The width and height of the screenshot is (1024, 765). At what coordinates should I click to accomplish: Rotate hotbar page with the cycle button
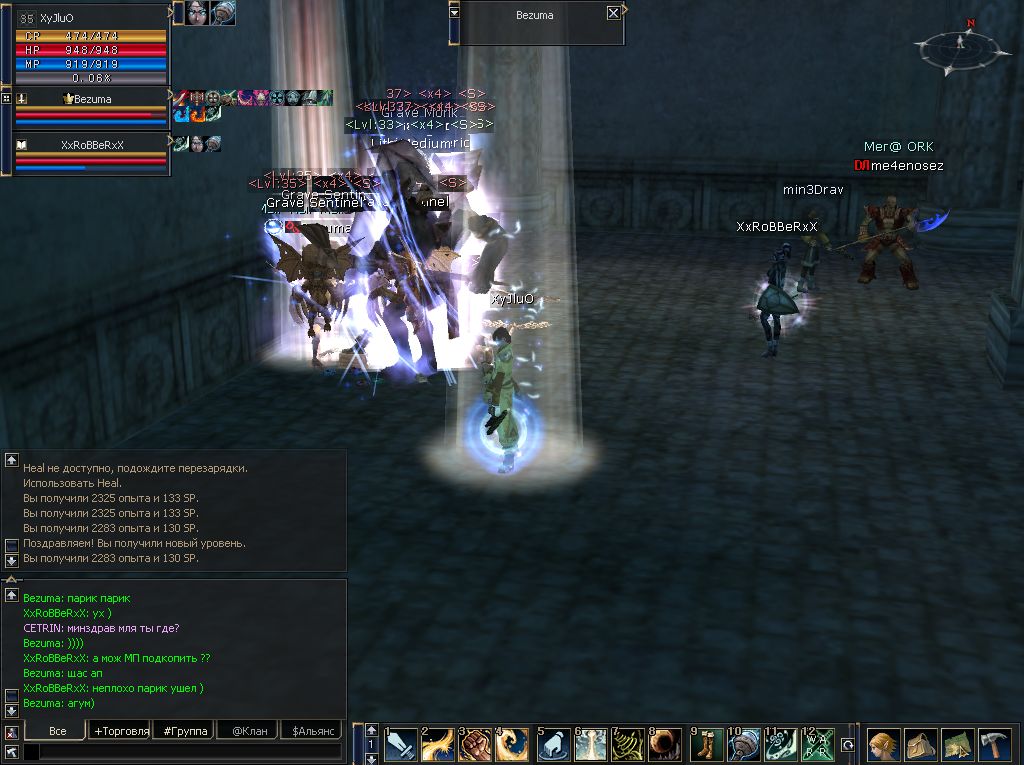848,745
